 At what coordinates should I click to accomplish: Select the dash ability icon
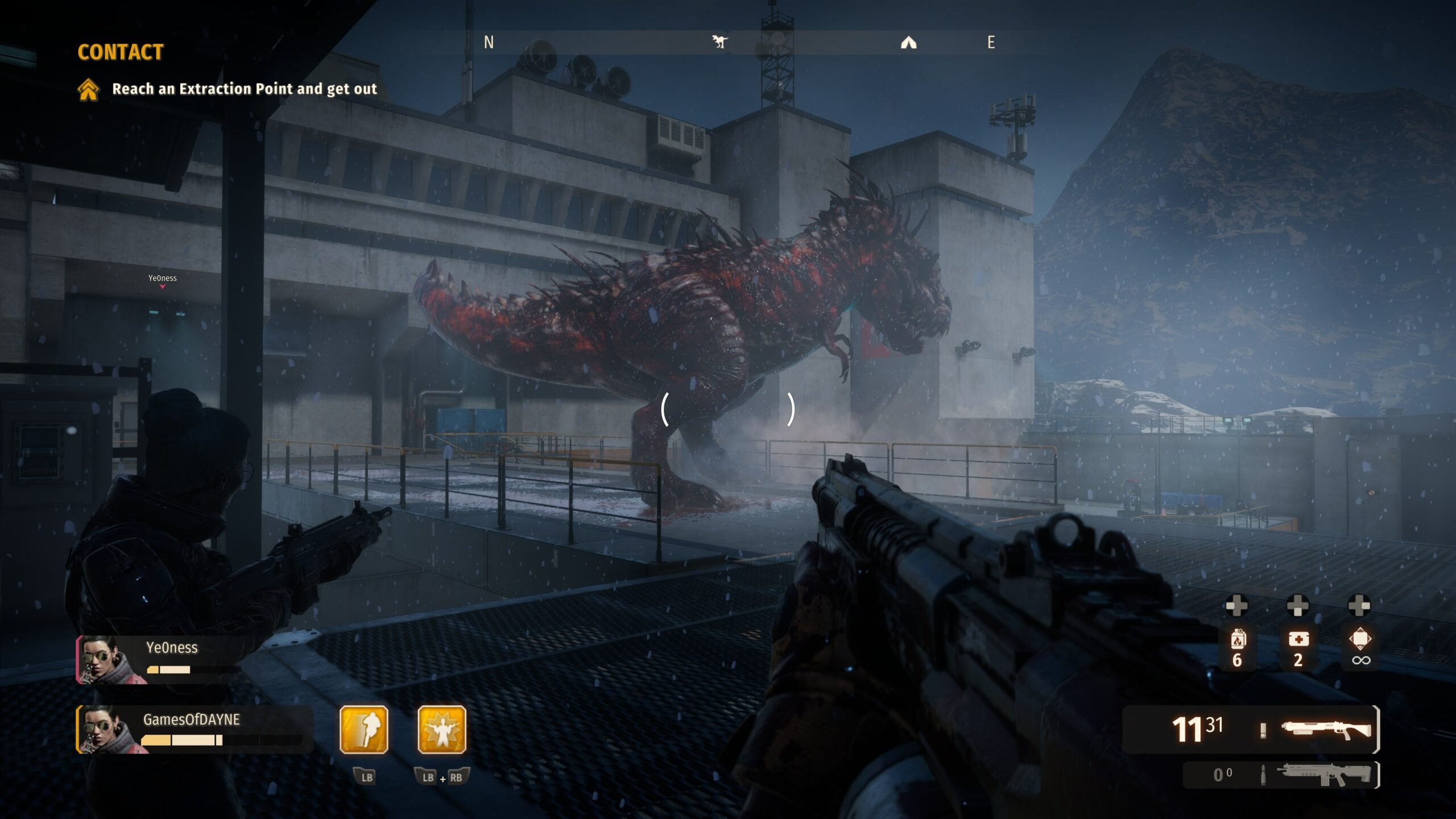click(x=364, y=729)
